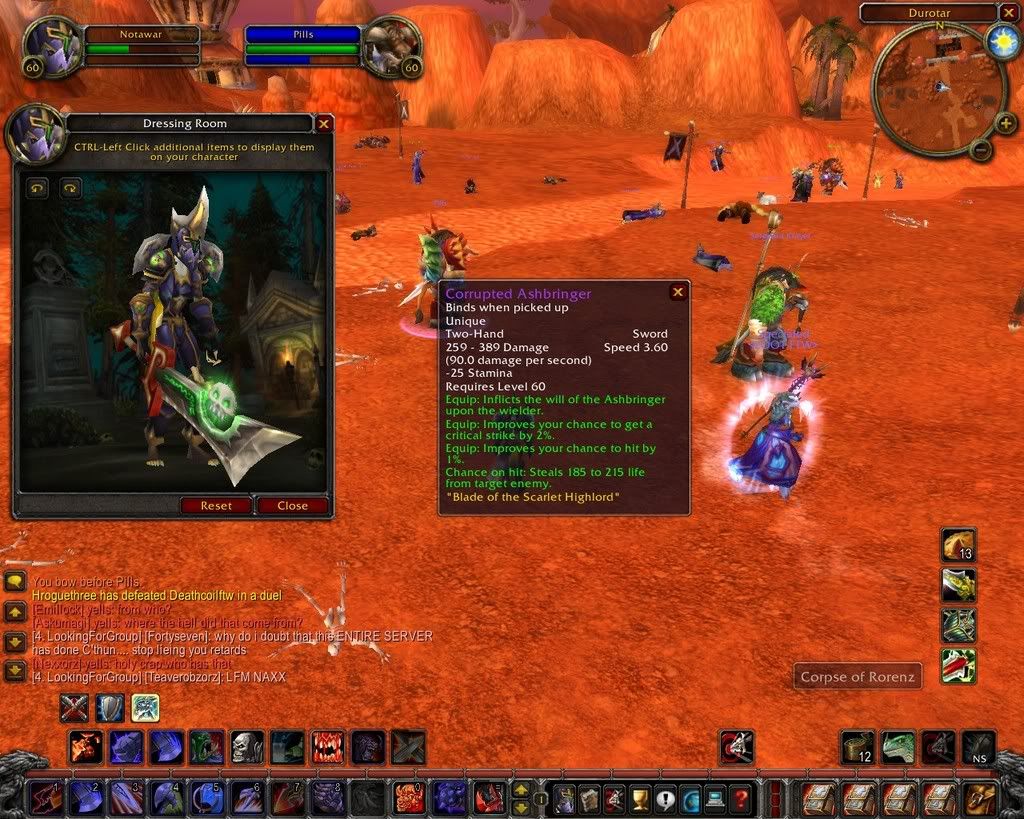Rotate the dressing room model right

pyautogui.click(x=69, y=187)
